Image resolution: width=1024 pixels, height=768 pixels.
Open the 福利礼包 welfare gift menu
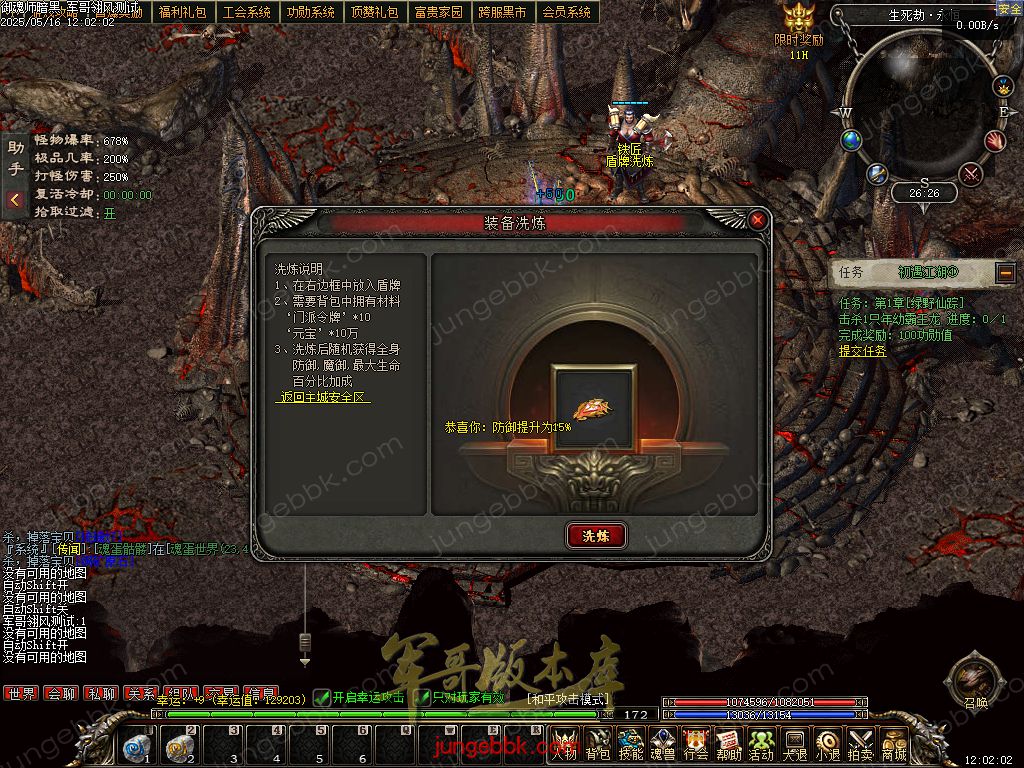(182, 12)
